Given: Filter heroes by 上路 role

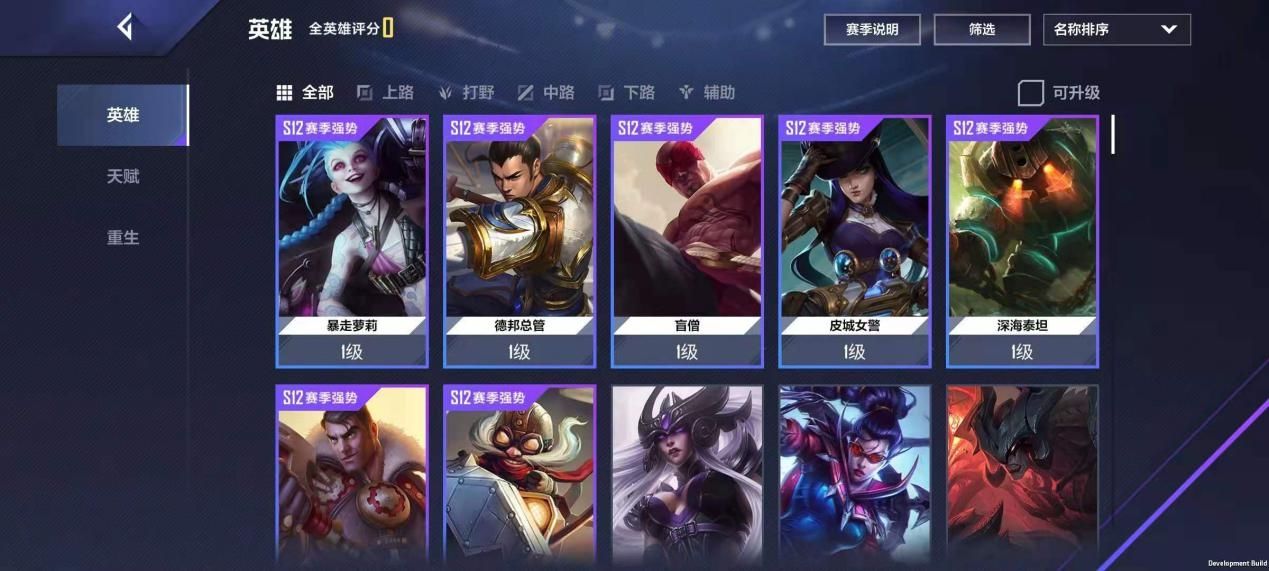Looking at the screenshot, I should pos(386,93).
